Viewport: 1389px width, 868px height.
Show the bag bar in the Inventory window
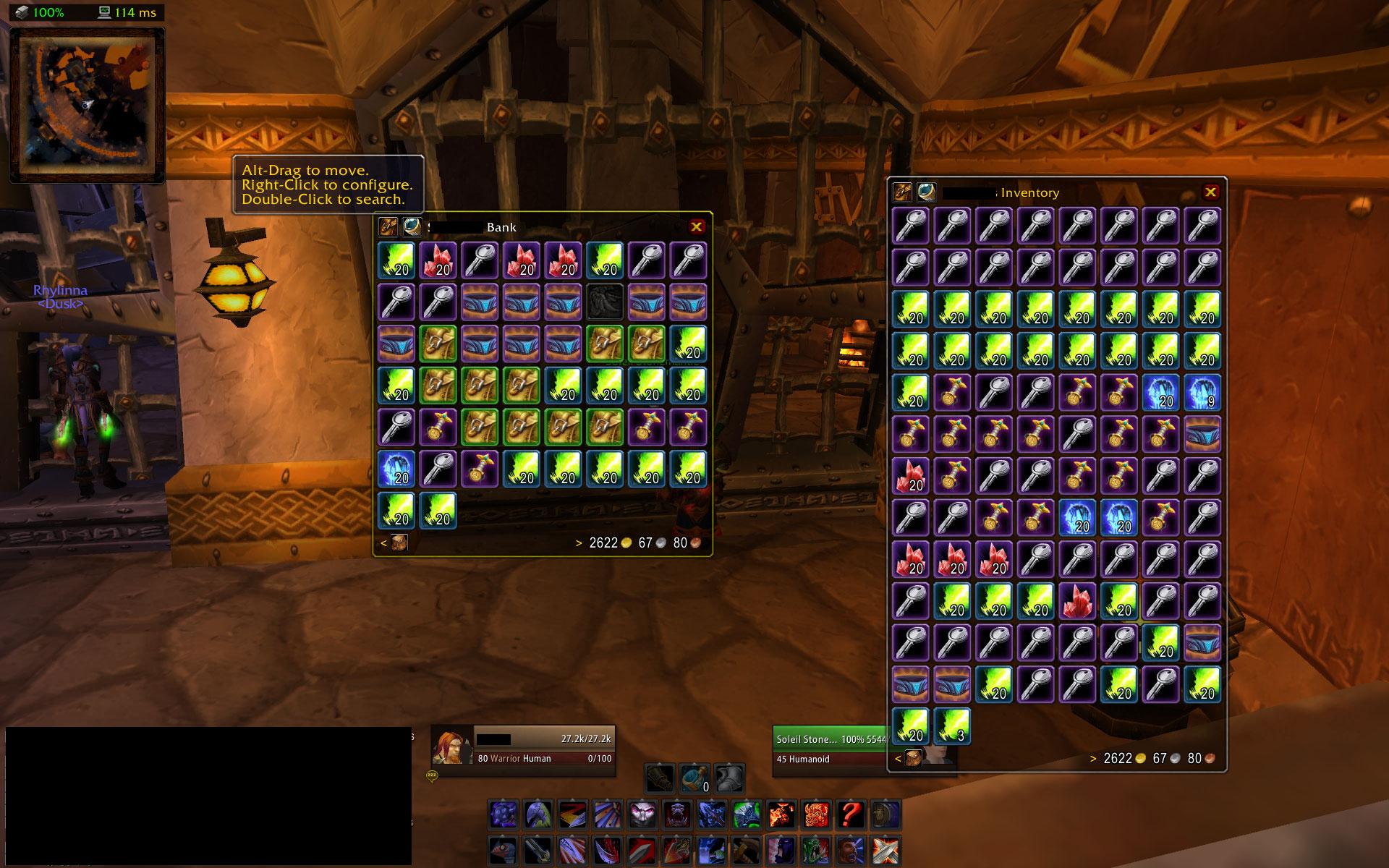[913, 758]
